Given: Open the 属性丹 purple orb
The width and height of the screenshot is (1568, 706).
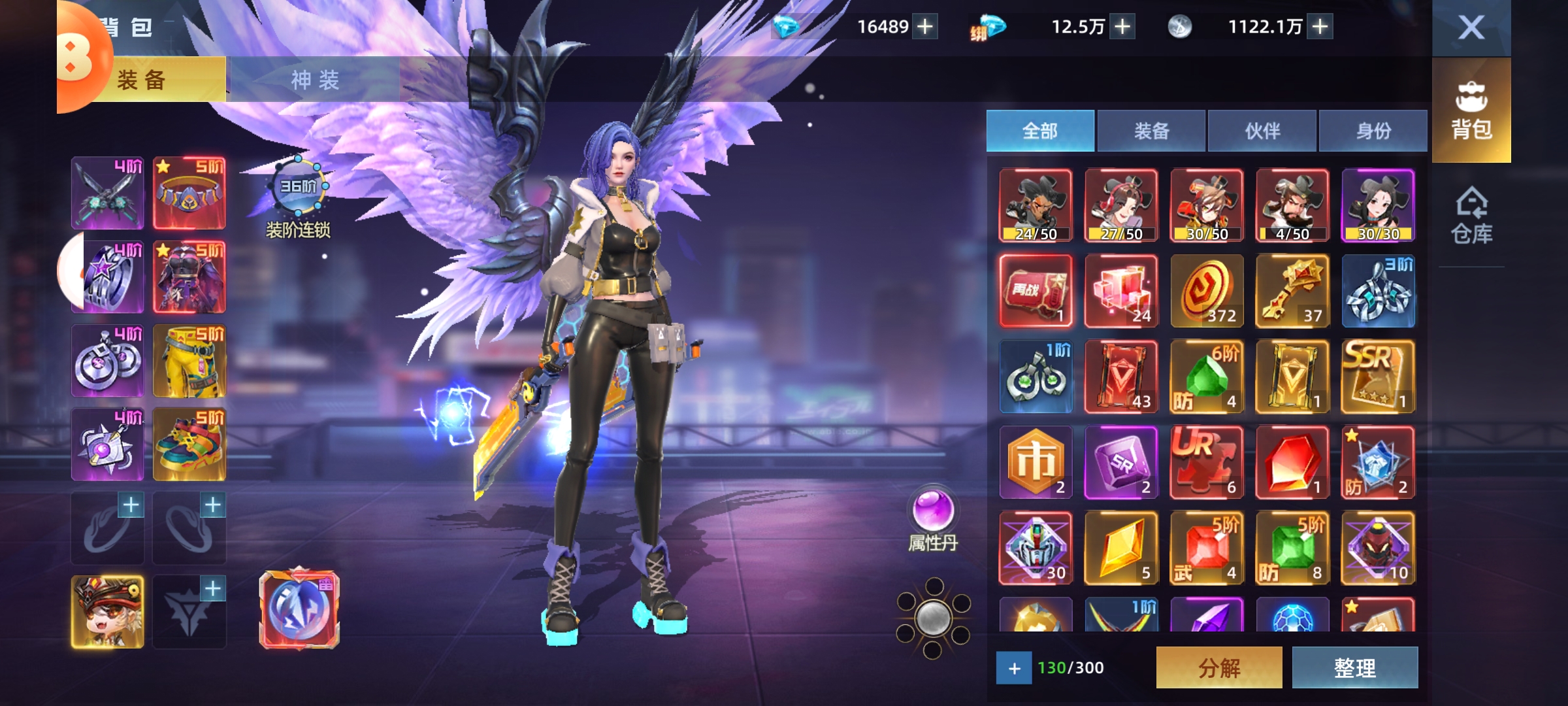Looking at the screenshot, I should tap(933, 512).
